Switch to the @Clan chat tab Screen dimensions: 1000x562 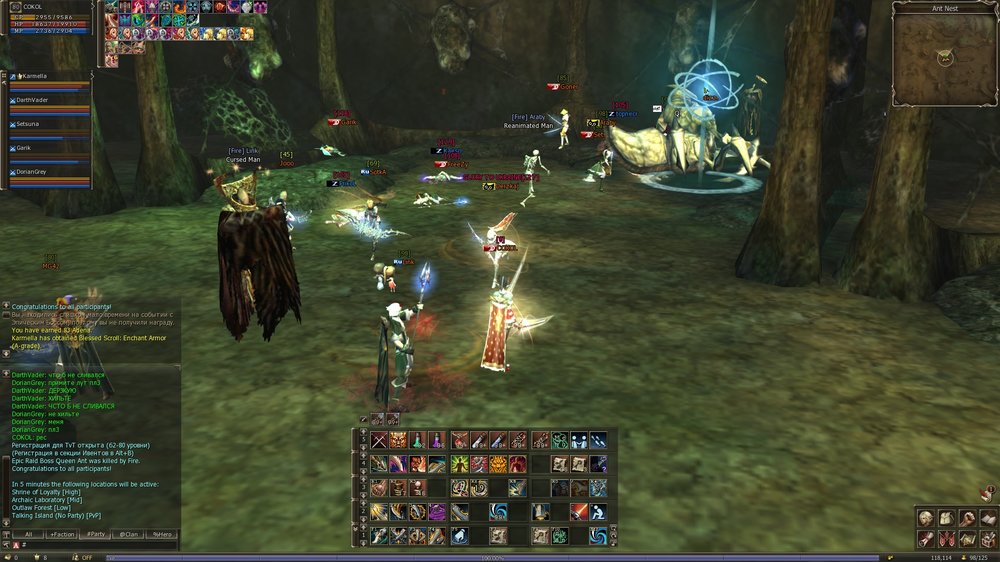[x=129, y=535]
